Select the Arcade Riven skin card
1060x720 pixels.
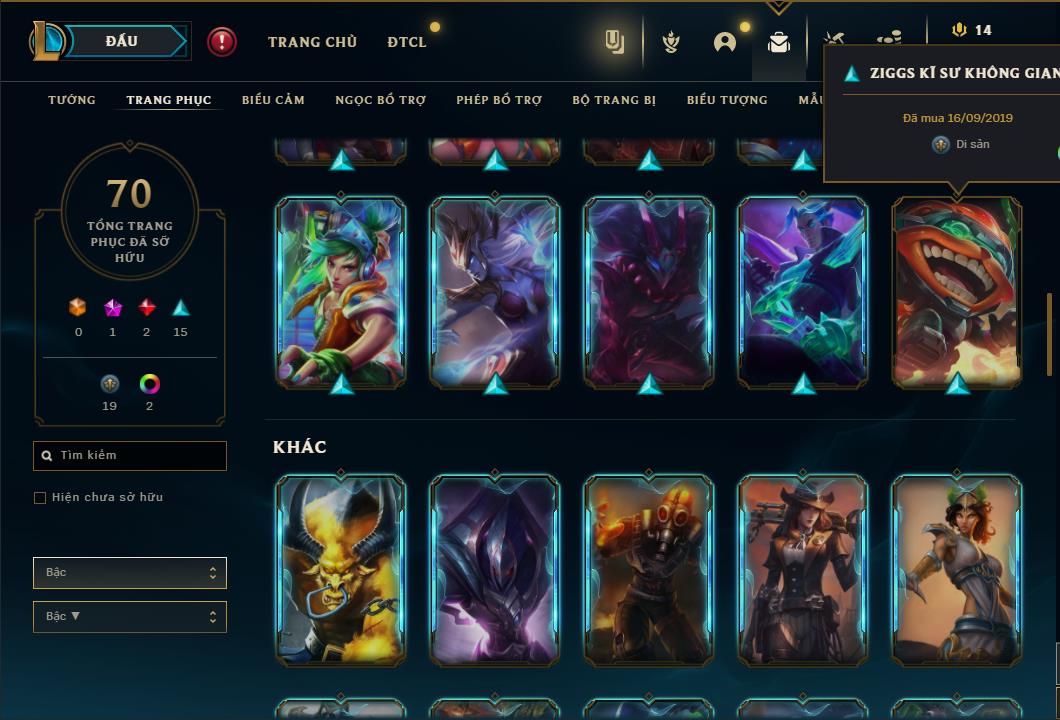click(x=341, y=290)
